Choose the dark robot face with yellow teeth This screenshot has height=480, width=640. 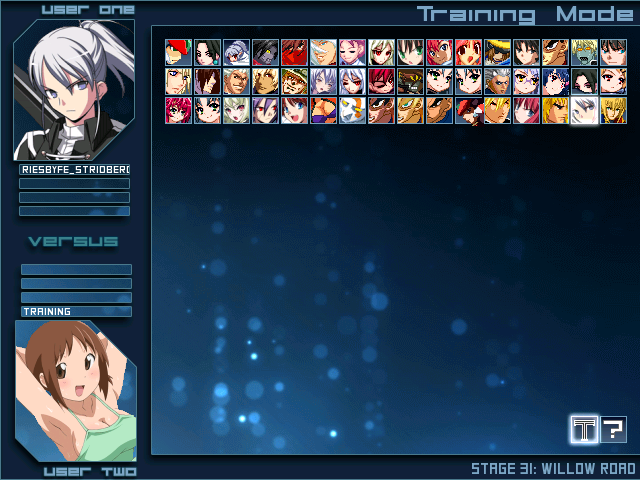[410, 81]
